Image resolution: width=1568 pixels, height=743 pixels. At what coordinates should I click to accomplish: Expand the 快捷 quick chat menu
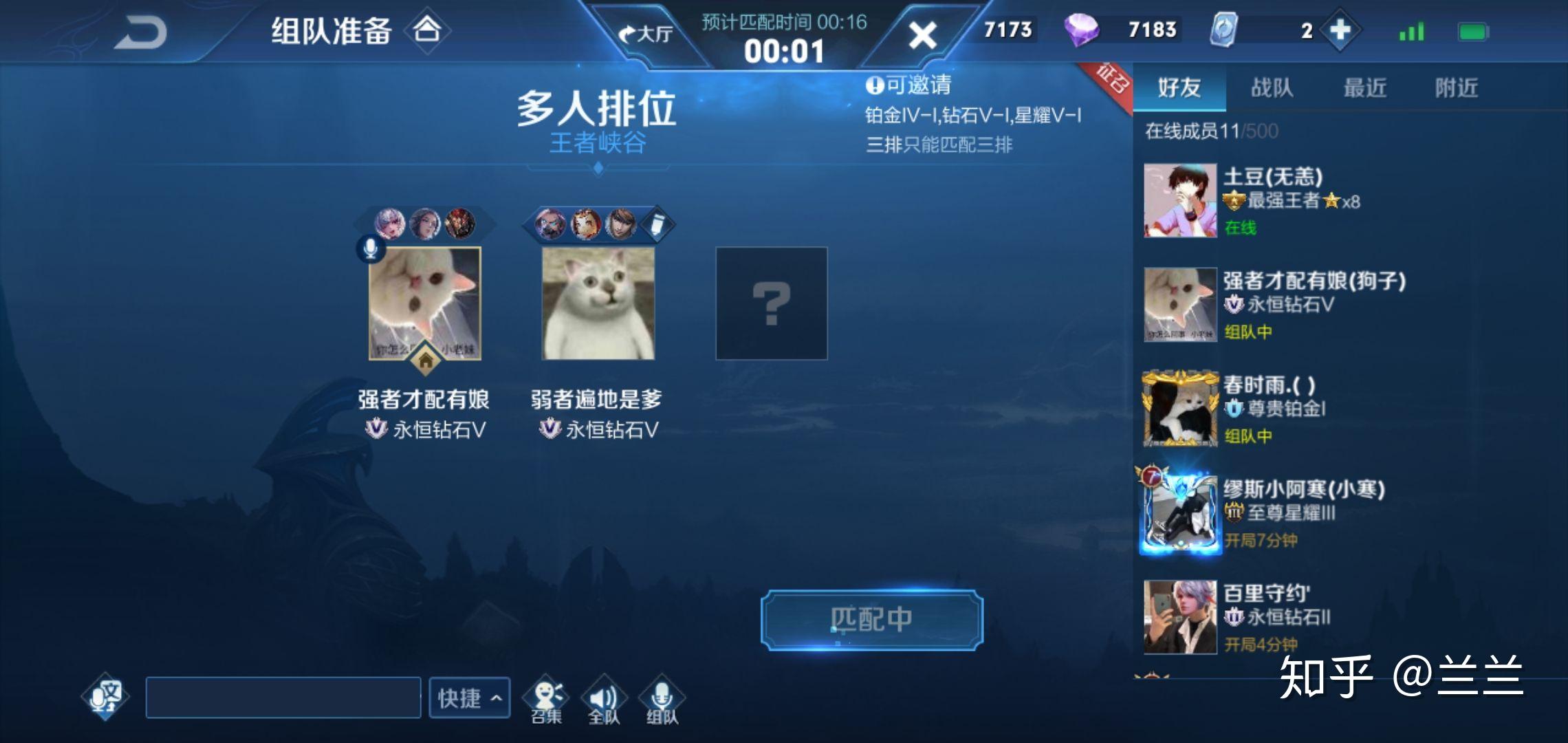pyautogui.click(x=469, y=698)
